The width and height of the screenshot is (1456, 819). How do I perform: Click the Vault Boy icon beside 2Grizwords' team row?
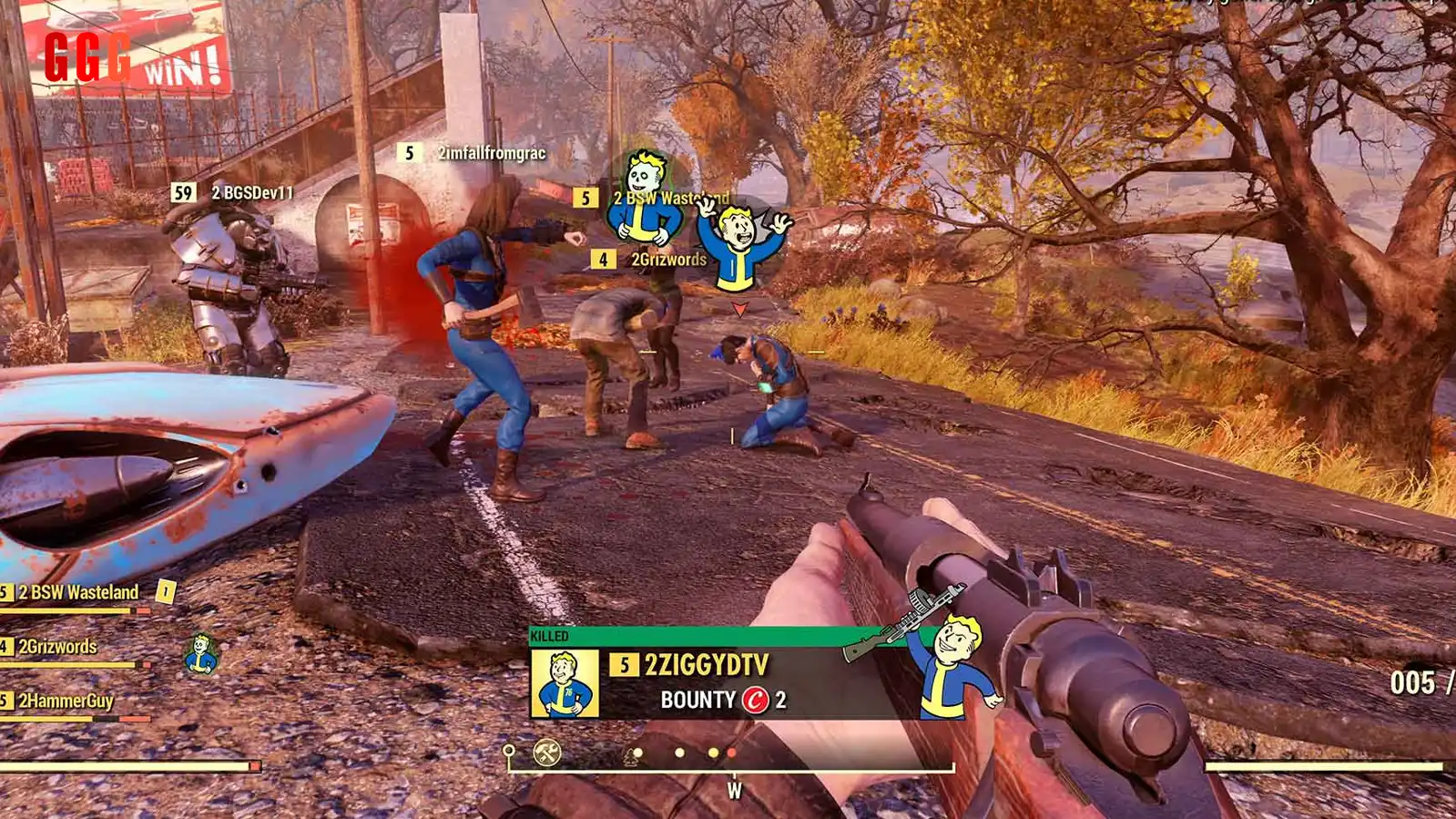click(201, 654)
